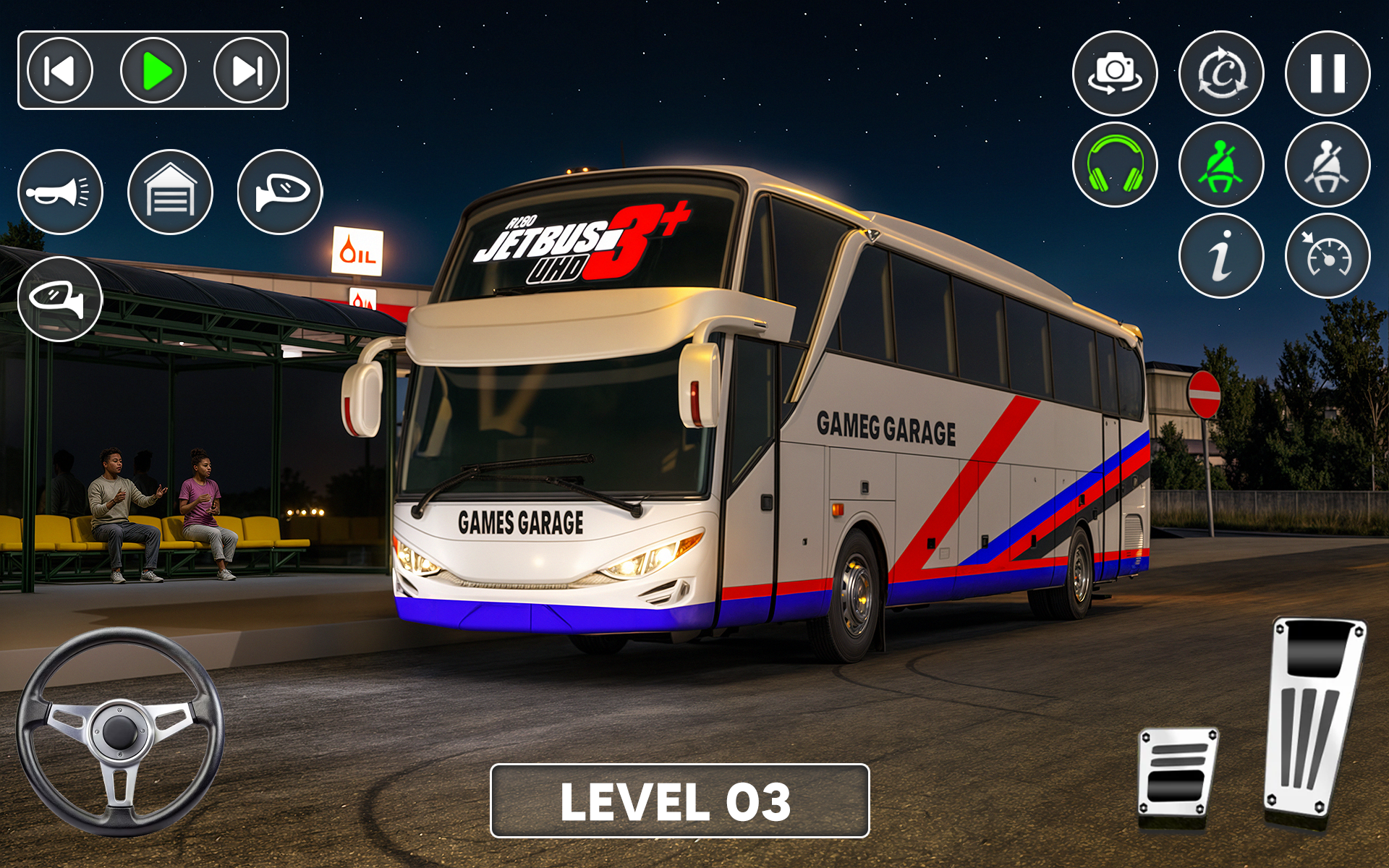Toggle the right side mirror view

[x=280, y=192]
